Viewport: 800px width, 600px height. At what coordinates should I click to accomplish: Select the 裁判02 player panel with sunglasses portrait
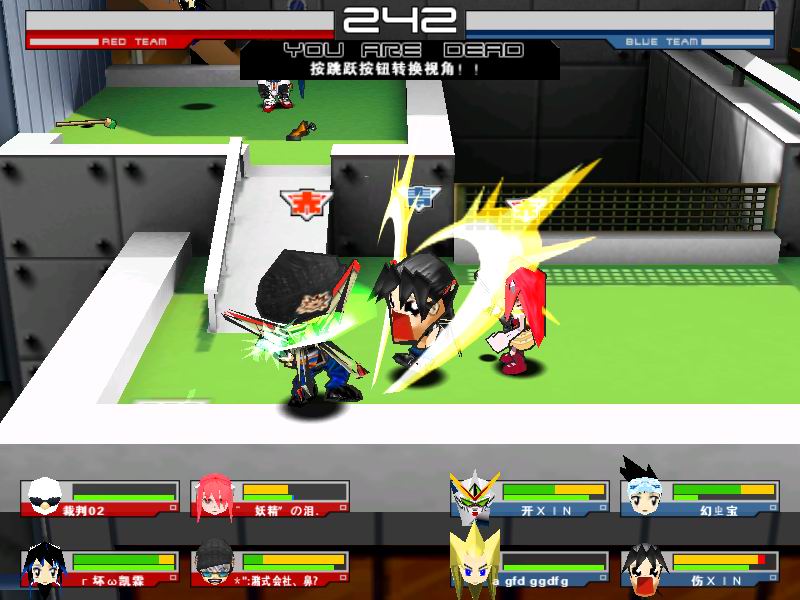[x=99, y=498]
